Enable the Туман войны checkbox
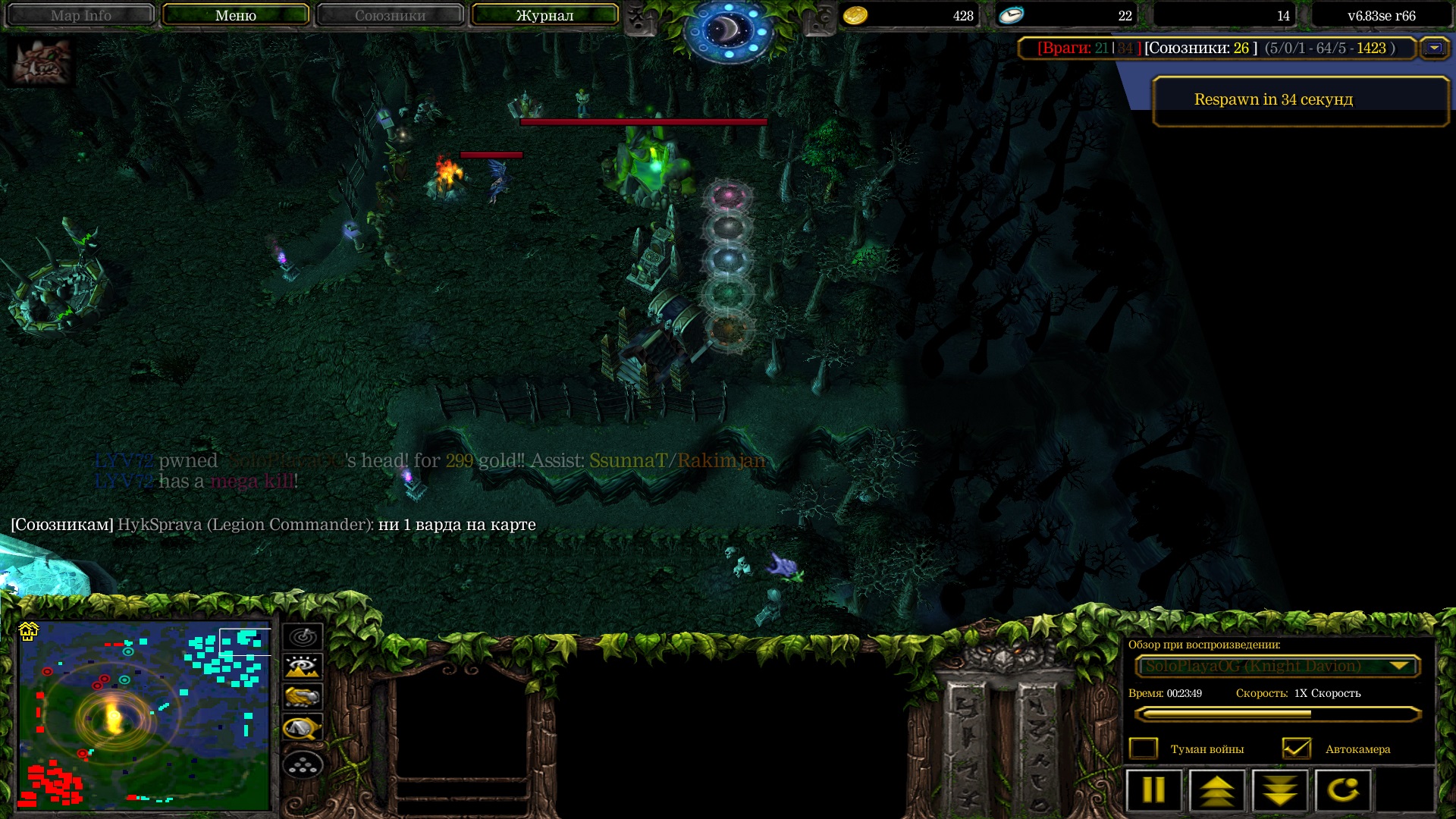This screenshot has height=819, width=1456. click(x=1144, y=748)
